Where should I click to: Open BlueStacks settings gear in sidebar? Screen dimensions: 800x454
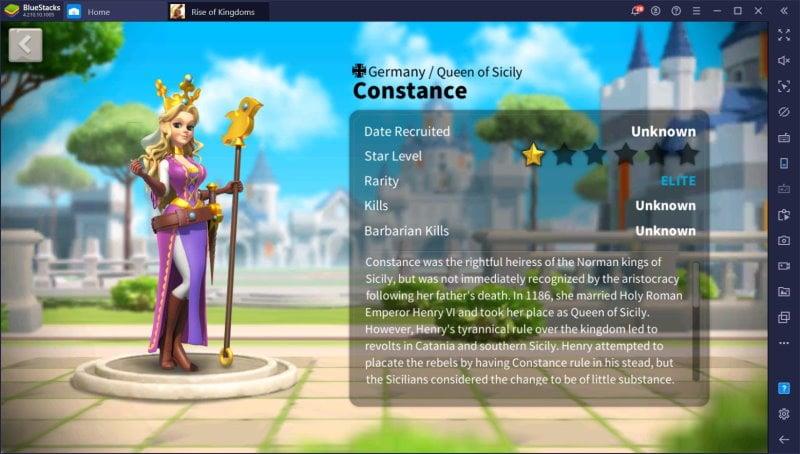point(784,414)
